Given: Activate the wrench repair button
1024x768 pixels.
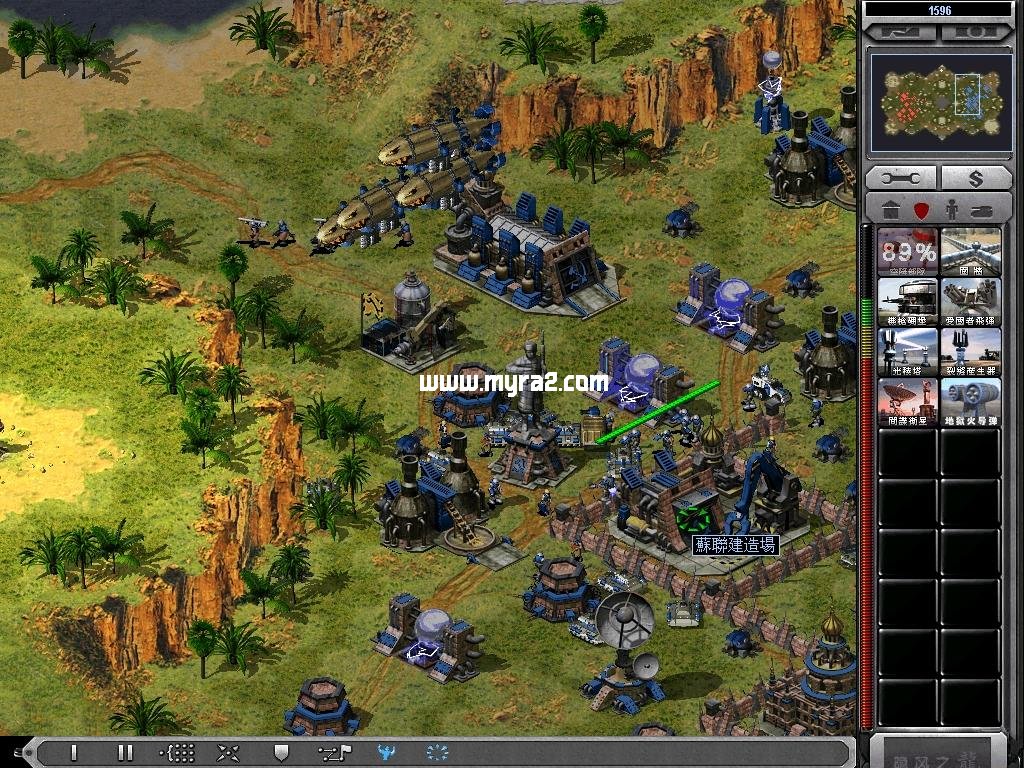Looking at the screenshot, I should coord(900,179).
